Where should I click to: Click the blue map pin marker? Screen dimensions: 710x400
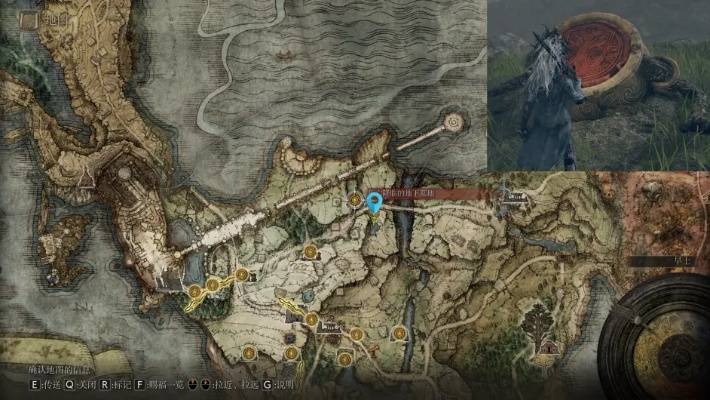tap(375, 203)
